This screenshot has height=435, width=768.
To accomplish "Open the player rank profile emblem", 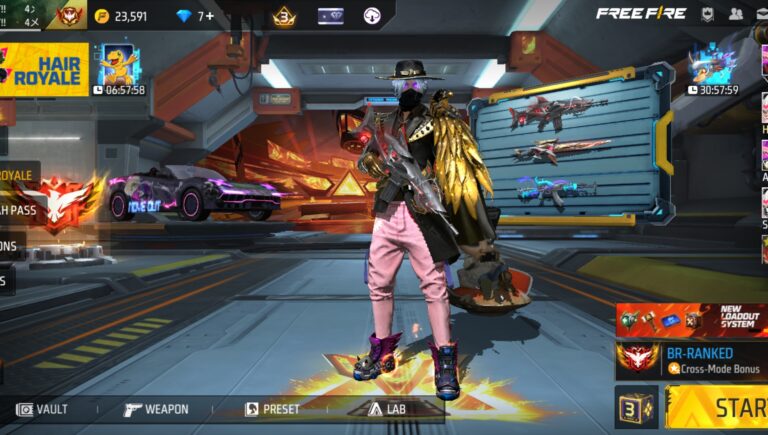I will pos(69,15).
